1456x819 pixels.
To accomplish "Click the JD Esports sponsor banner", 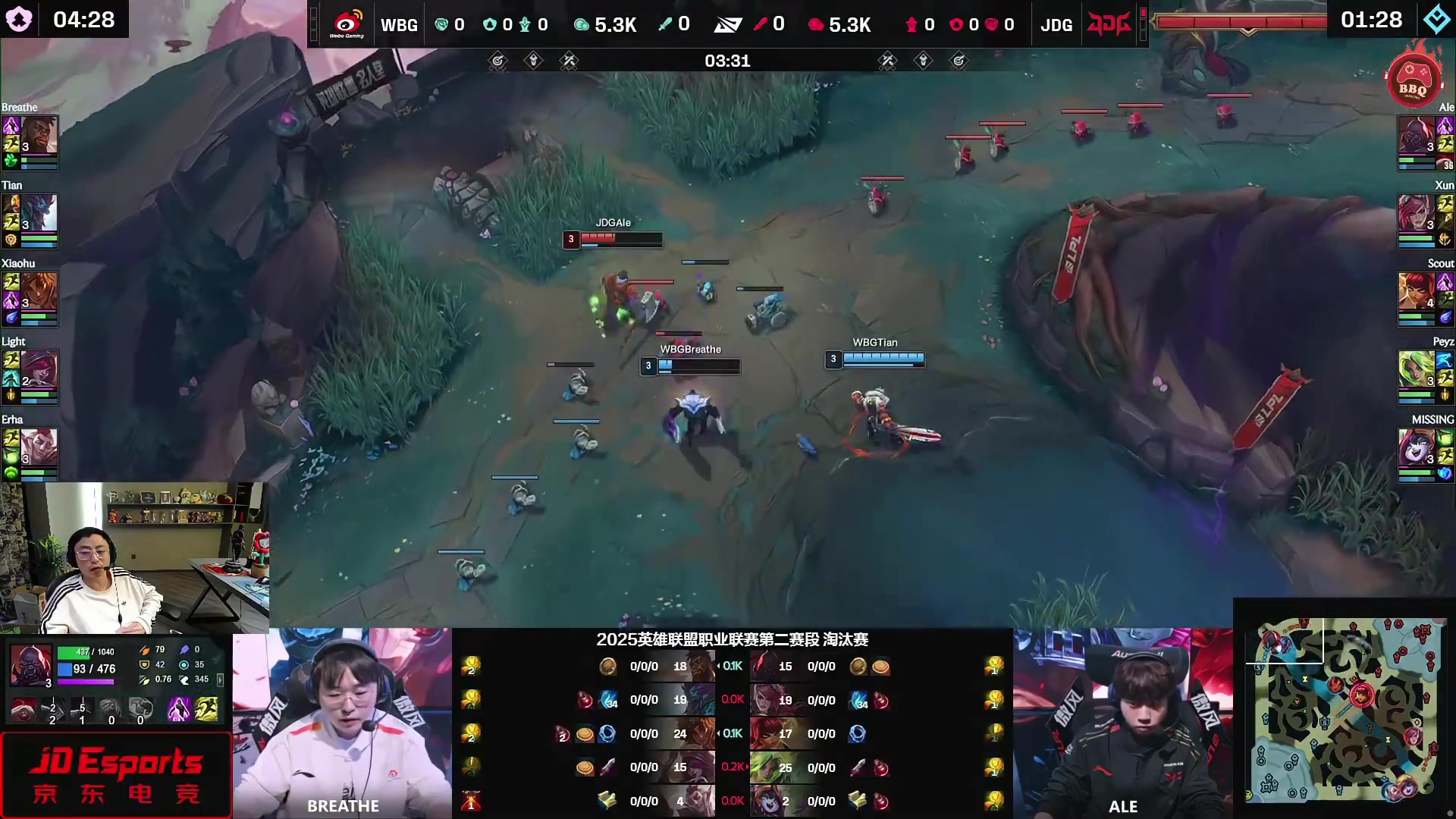I will (116, 773).
